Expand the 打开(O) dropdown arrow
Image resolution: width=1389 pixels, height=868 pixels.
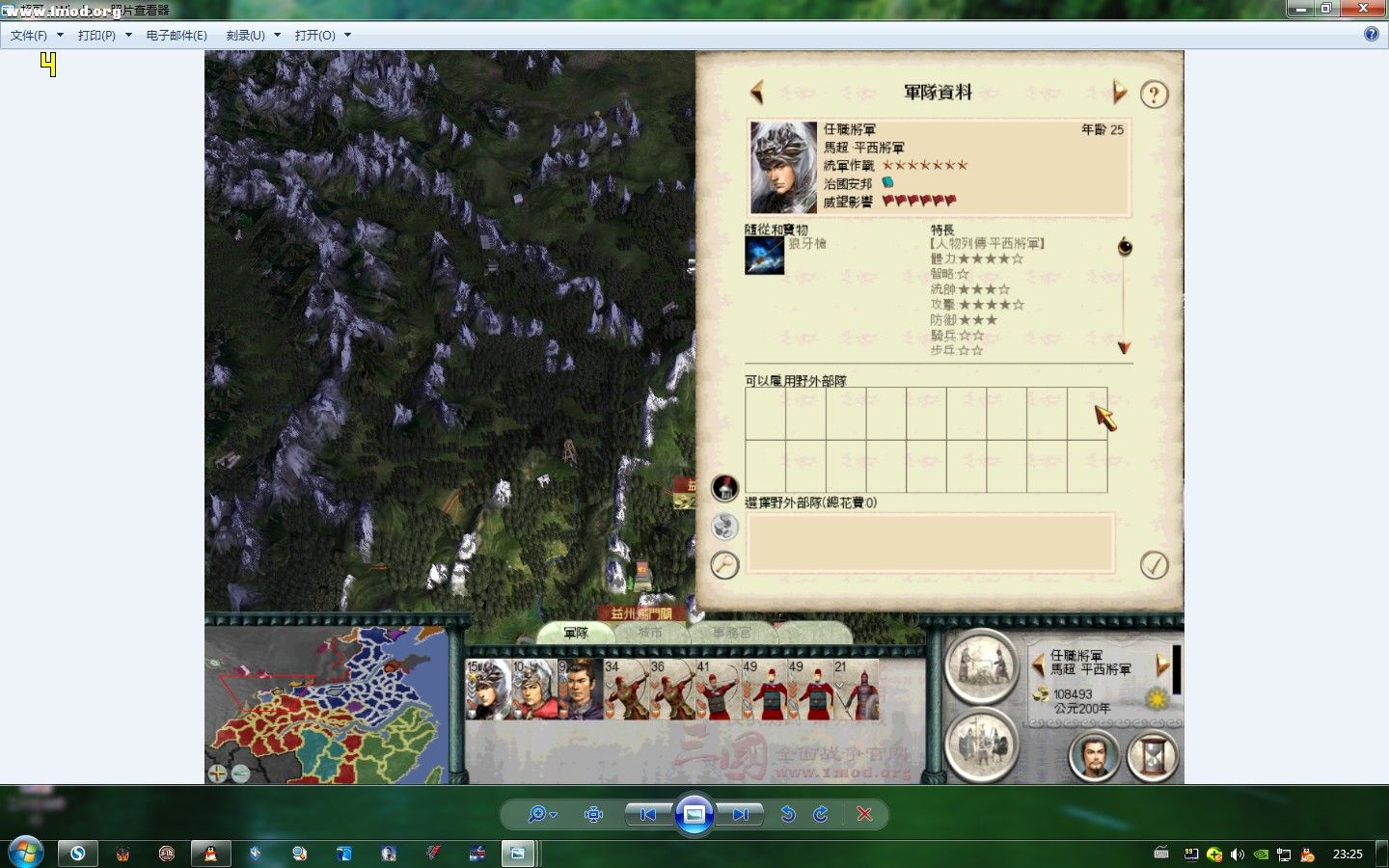346,35
